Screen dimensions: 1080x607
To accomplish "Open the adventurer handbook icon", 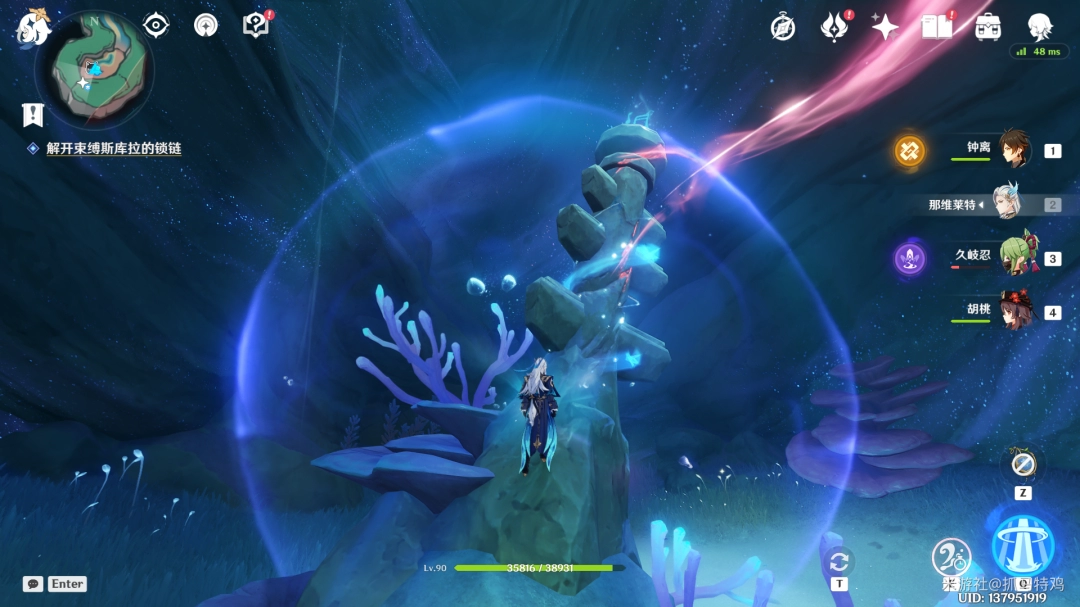I will tap(937, 27).
